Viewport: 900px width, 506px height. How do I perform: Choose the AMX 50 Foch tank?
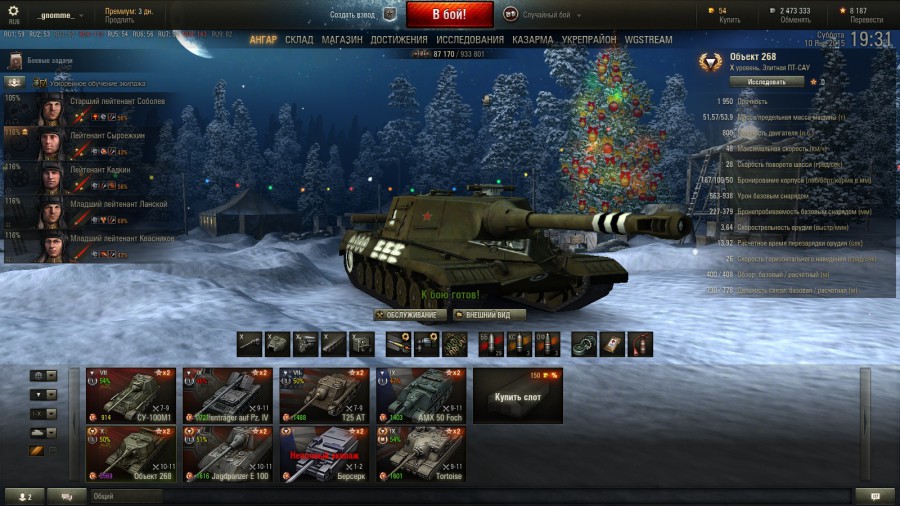(x=421, y=395)
